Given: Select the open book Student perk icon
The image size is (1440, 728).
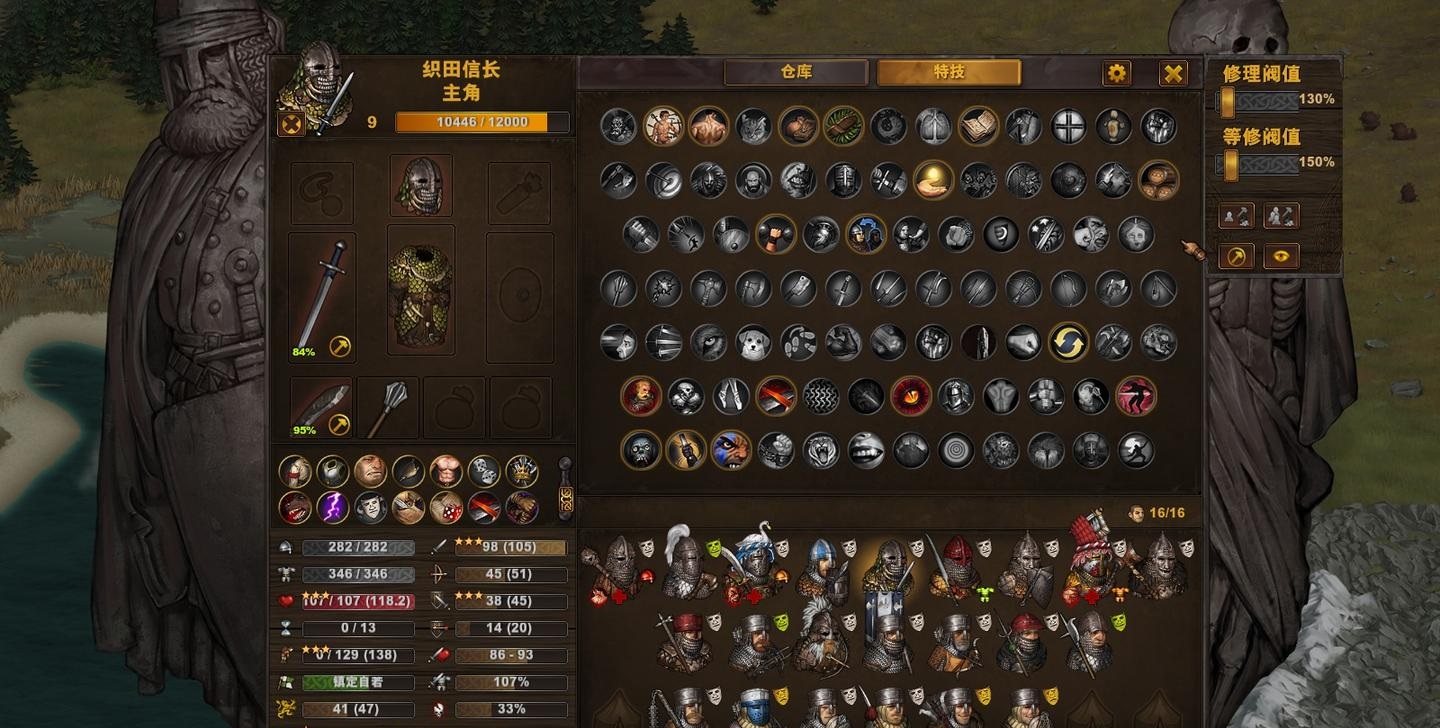Looking at the screenshot, I should [x=979, y=124].
